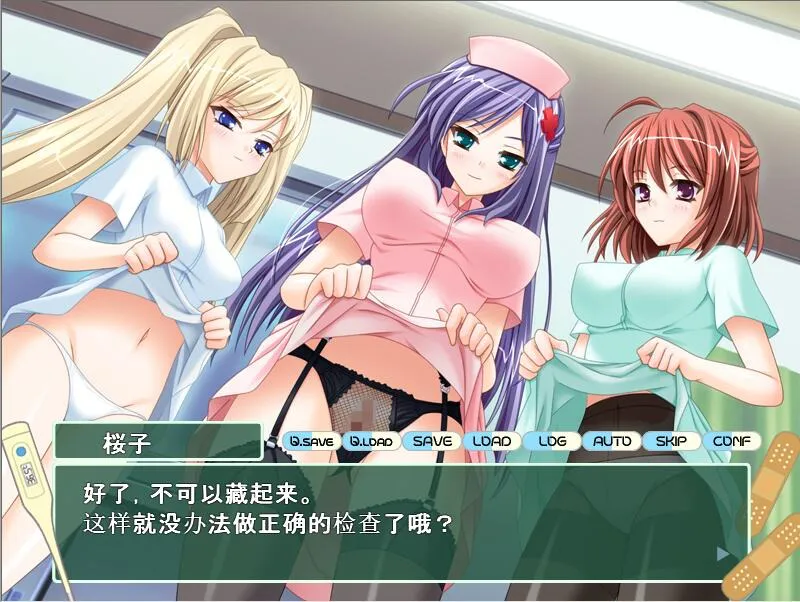Click the Q.SAVE quick save button
The width and height of the screenshot is (800, 602).
tap(310, 441)
